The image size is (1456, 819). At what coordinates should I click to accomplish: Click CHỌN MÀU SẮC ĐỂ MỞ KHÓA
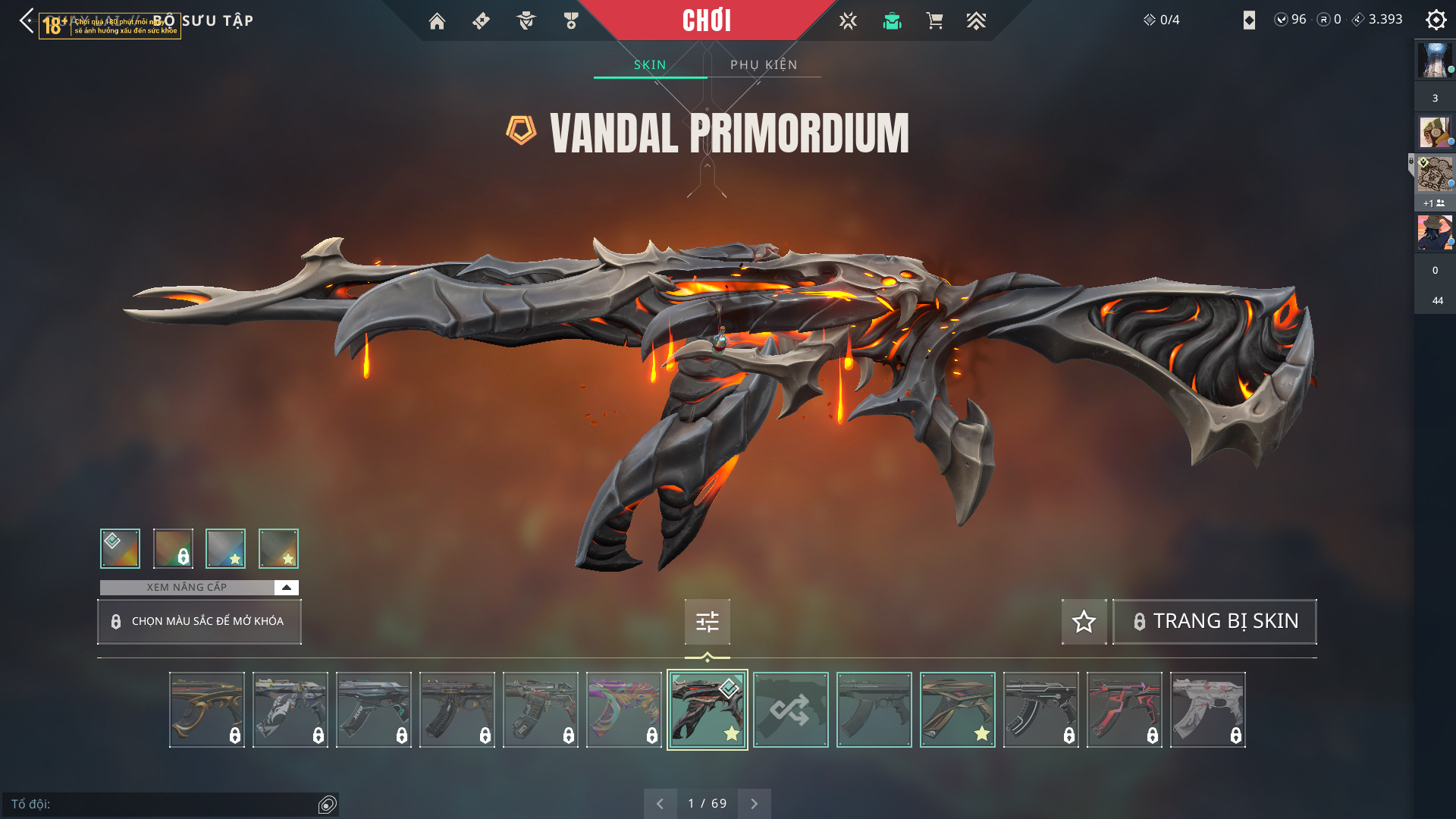click(199, 622)
